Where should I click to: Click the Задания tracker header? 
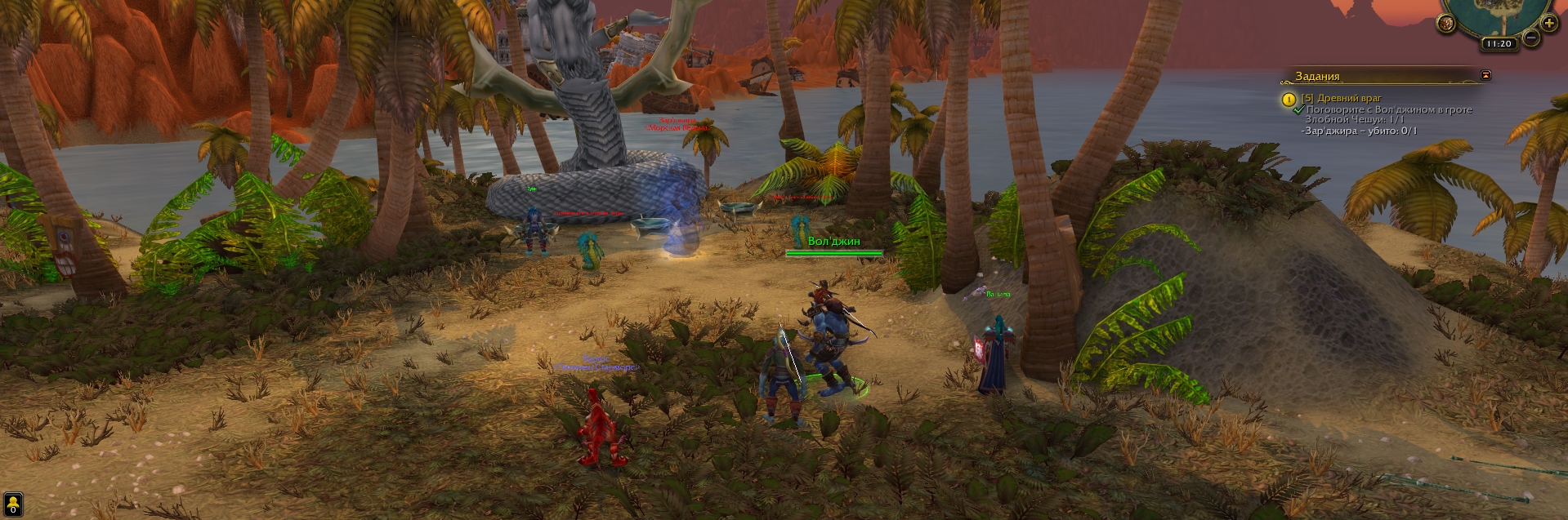(x=1317, y=76)
